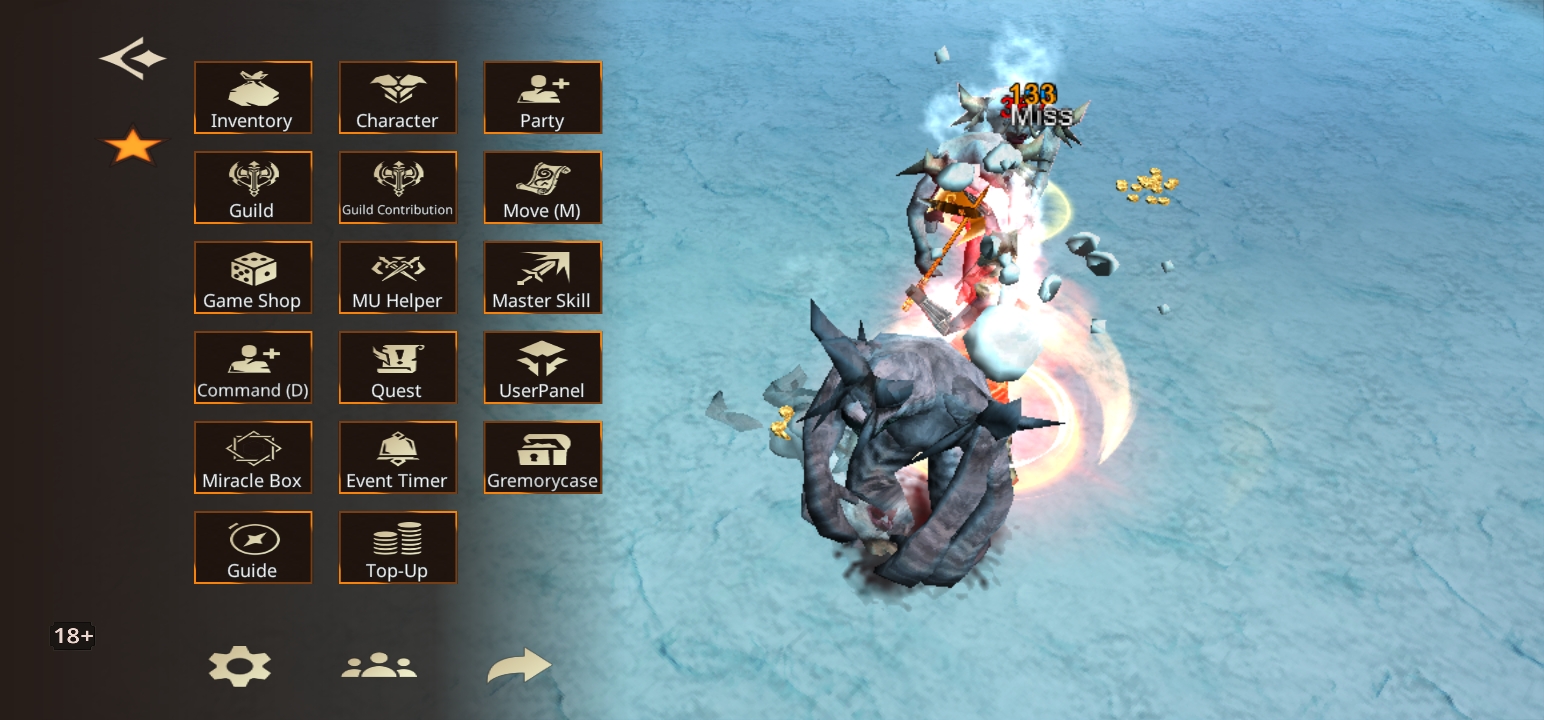Select the orange star favorites icon
1544x720 pixels.
coord(132,147)
